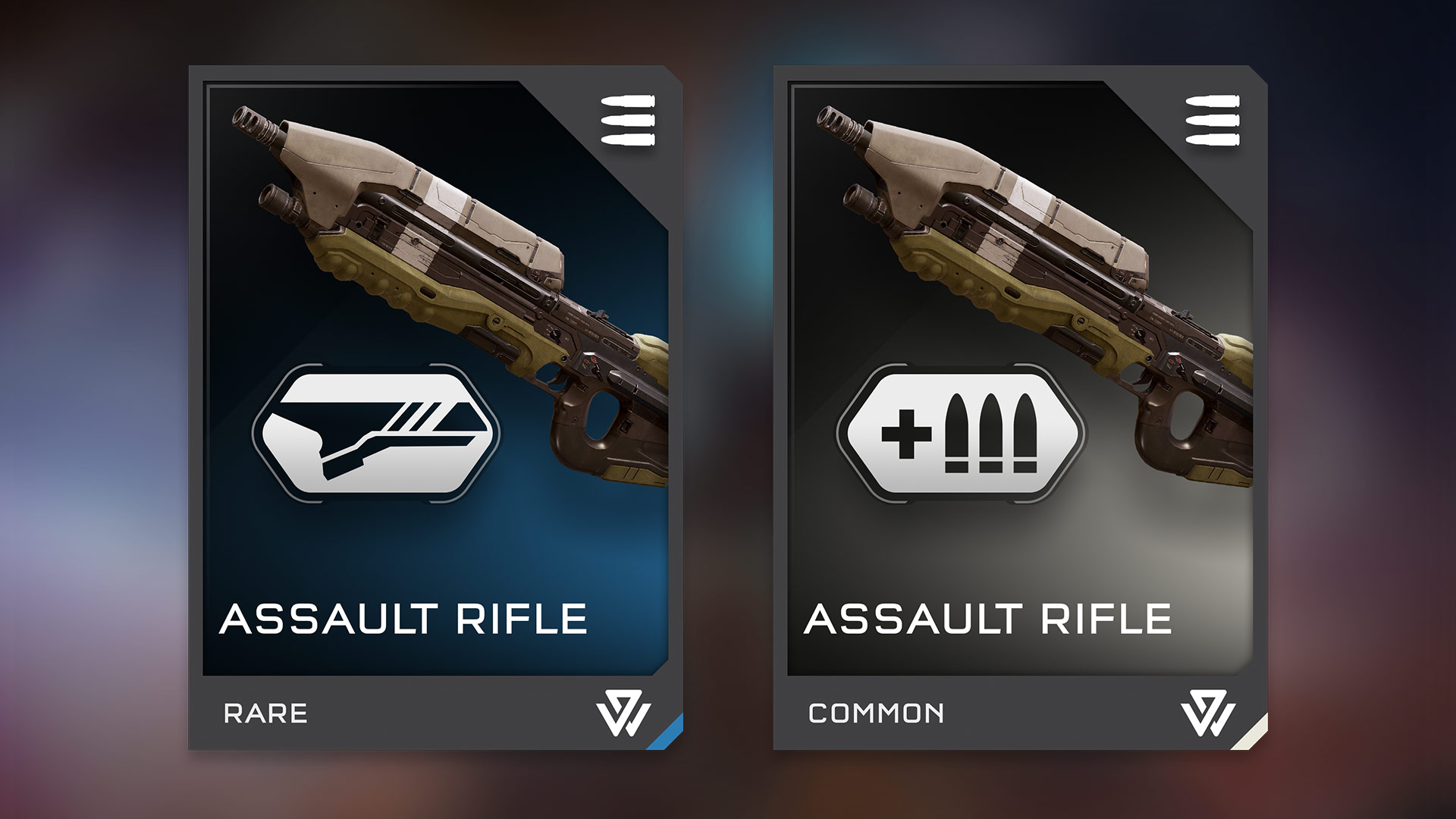The width and height of the screenshot is (1456, 819).
Task: Choose the Common Assault Rifle card
Action: 1020,408
